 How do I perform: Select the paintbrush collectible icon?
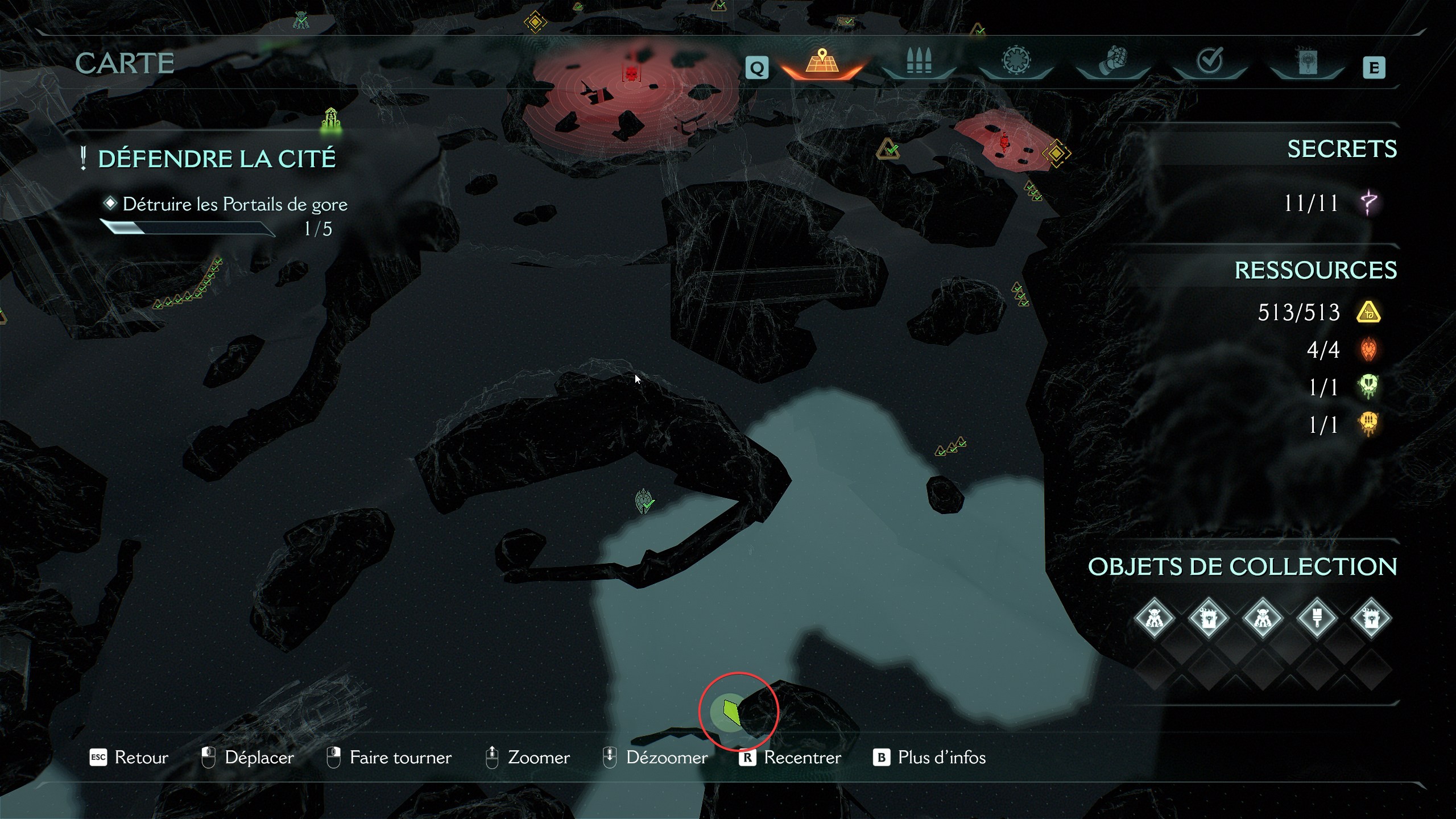1317,618
